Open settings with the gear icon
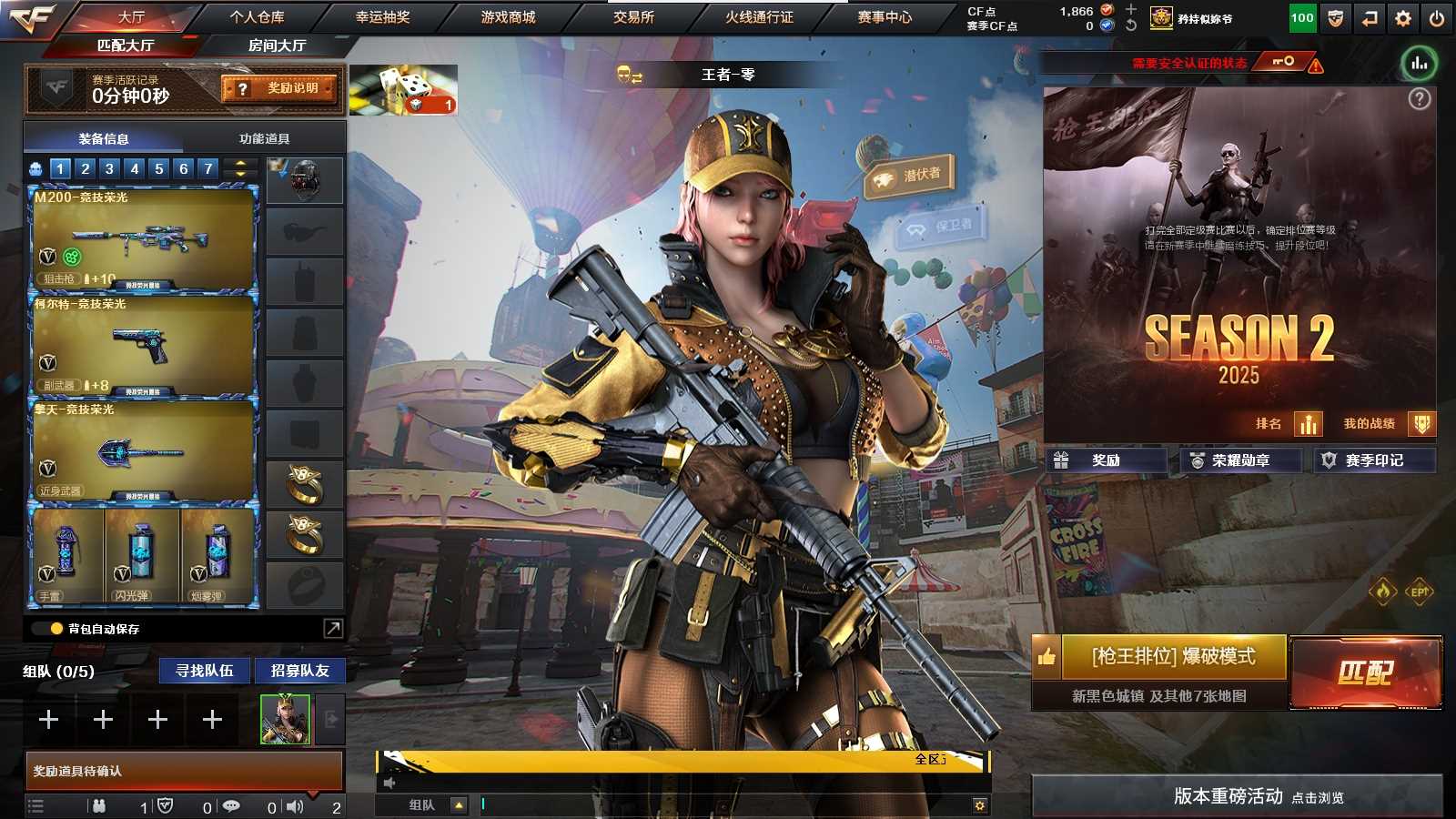 [x=1403, y=18]
